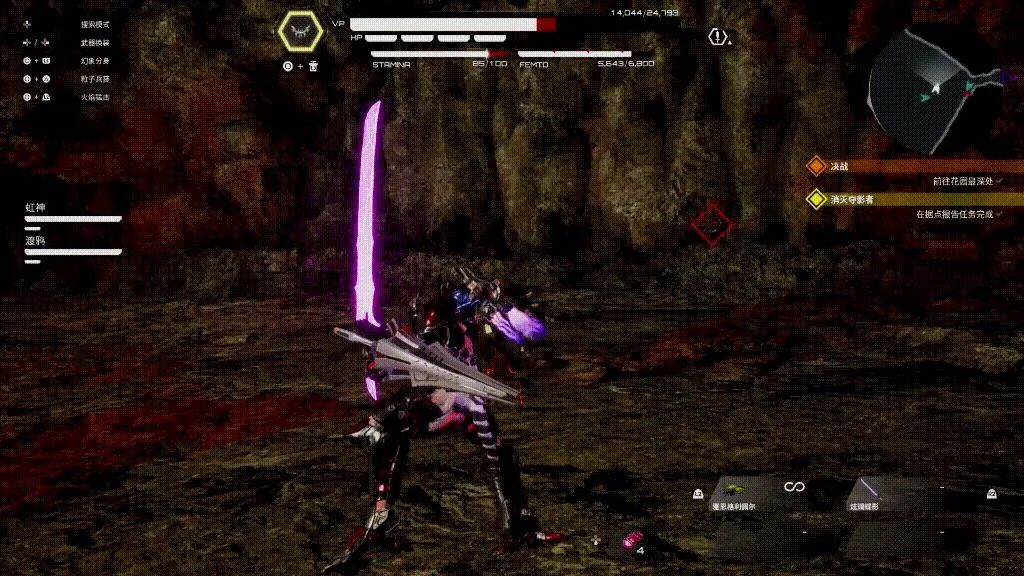The image size is (1024, 576).
Task: Click the red diamond target lock marker
Action: (712, 226)
